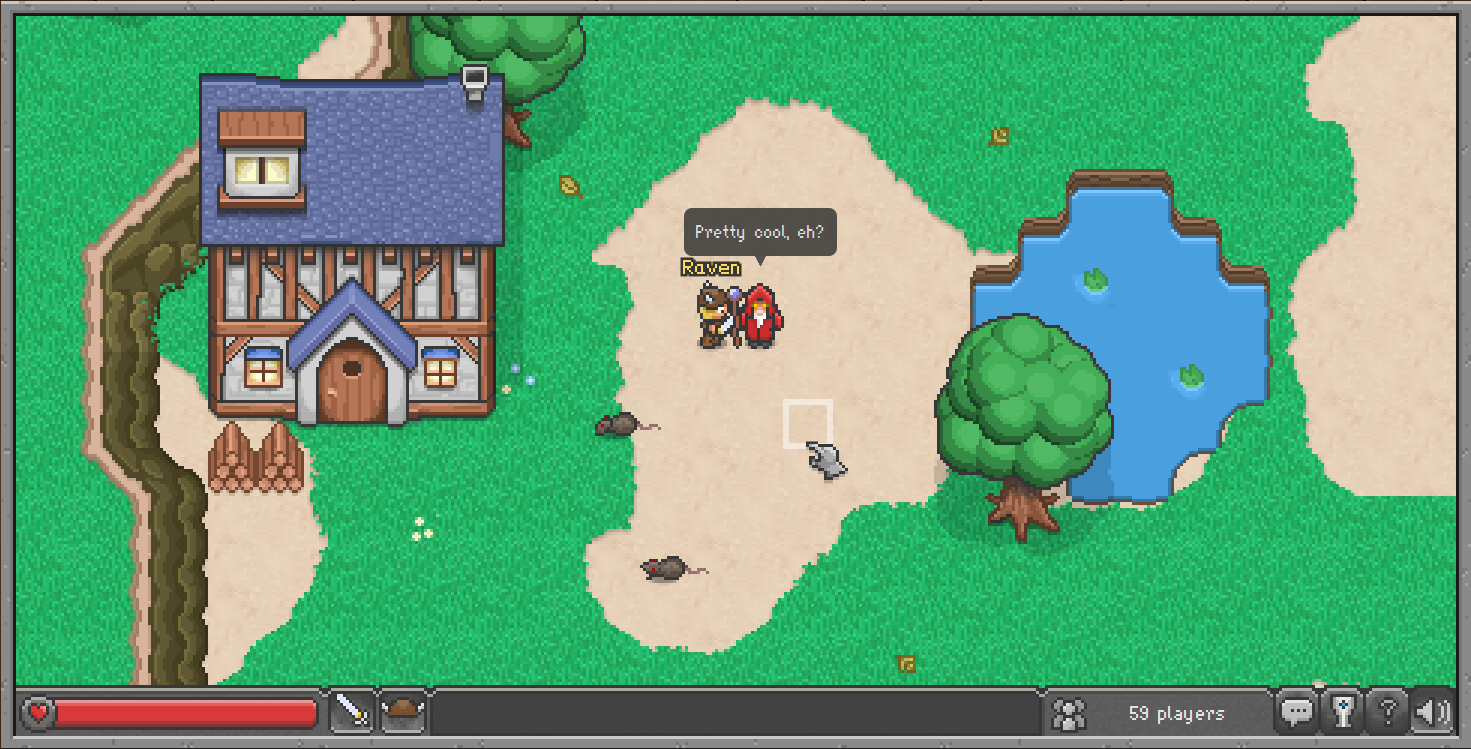1471x749 pixels.
Task: Open the question mark help icon
Action: pyautogui.click(x=1388, y=712)
